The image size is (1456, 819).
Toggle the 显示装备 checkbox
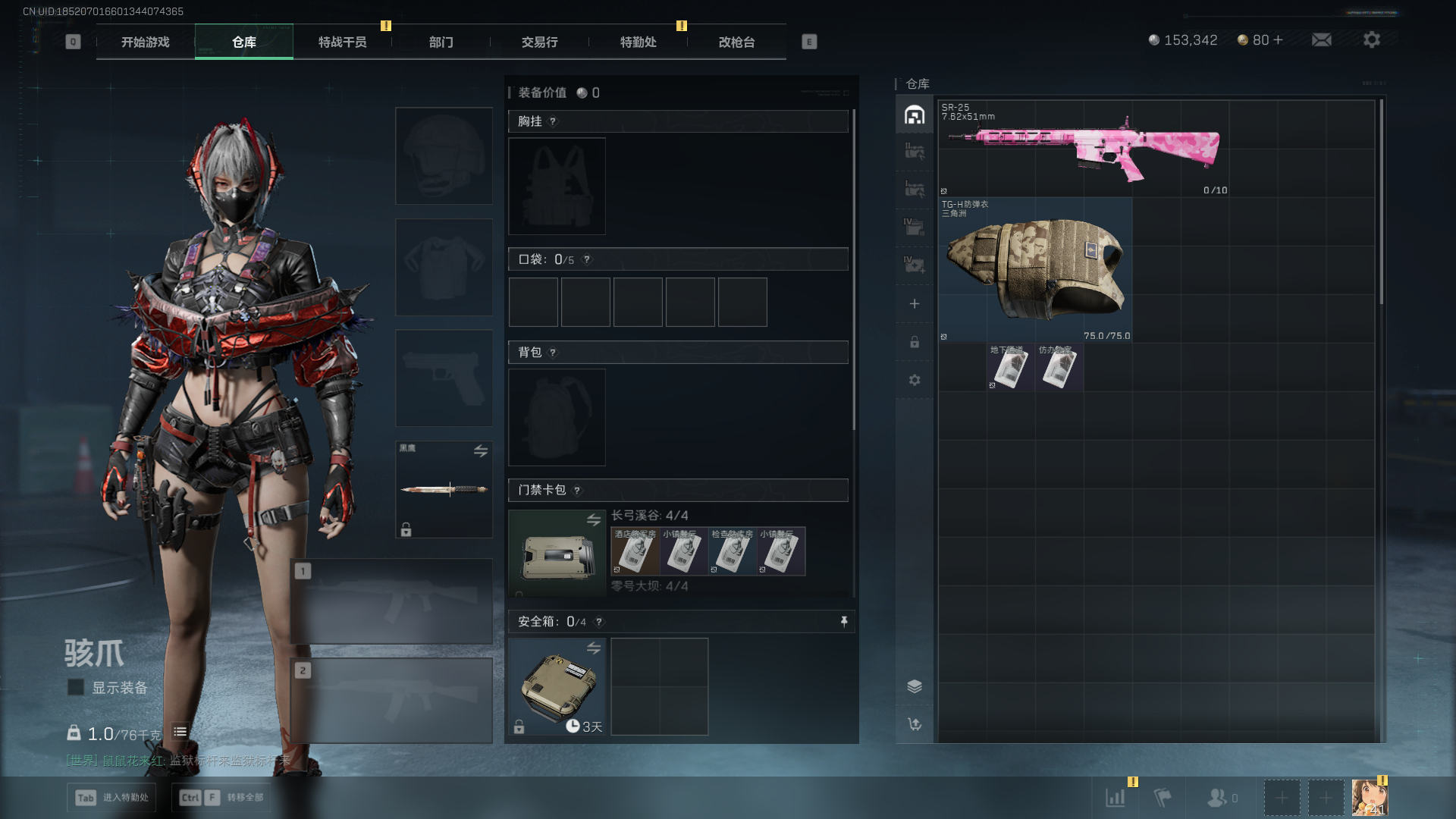[76, 687]
